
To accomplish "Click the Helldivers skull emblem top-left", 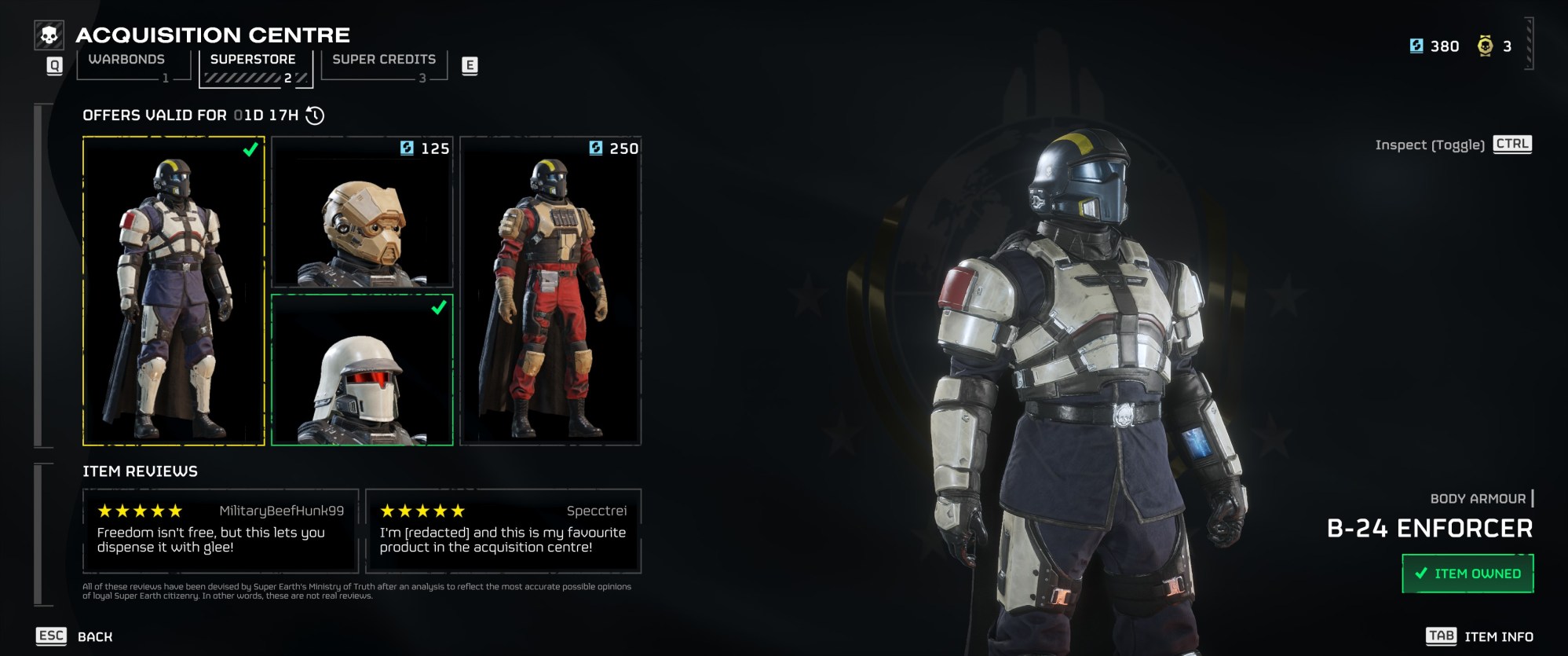I will tap(49, 33).
